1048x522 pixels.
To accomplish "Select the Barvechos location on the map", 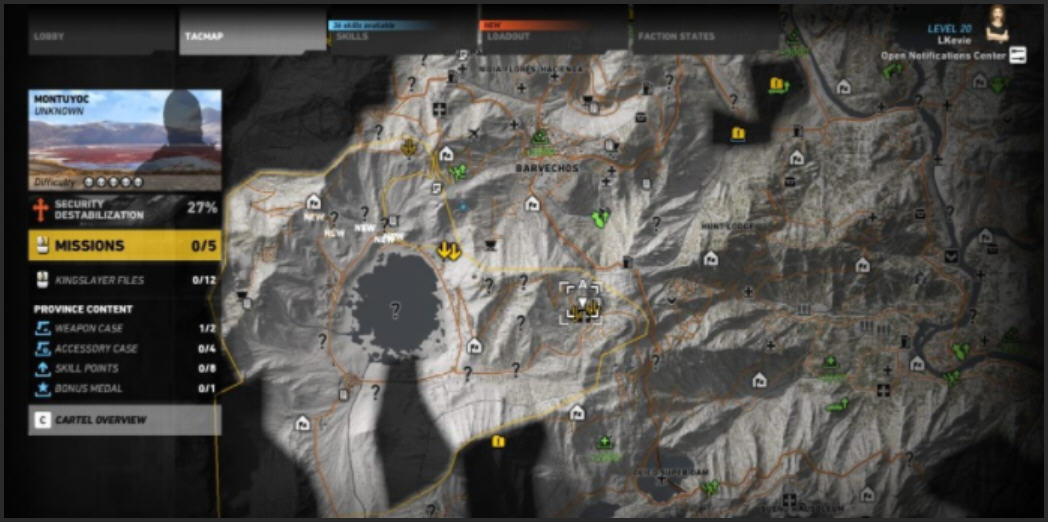I will [547, 169].
